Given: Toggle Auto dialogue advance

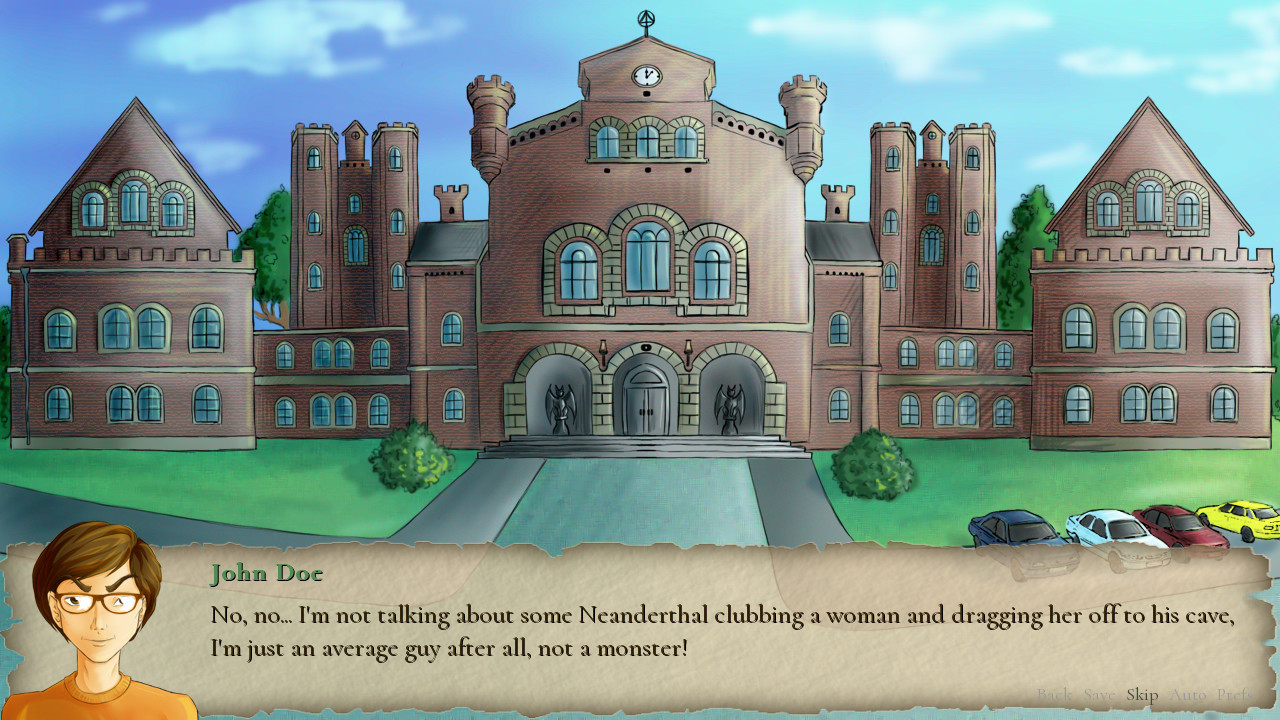Looking at the screenshot, I should tap(1187, 695).
